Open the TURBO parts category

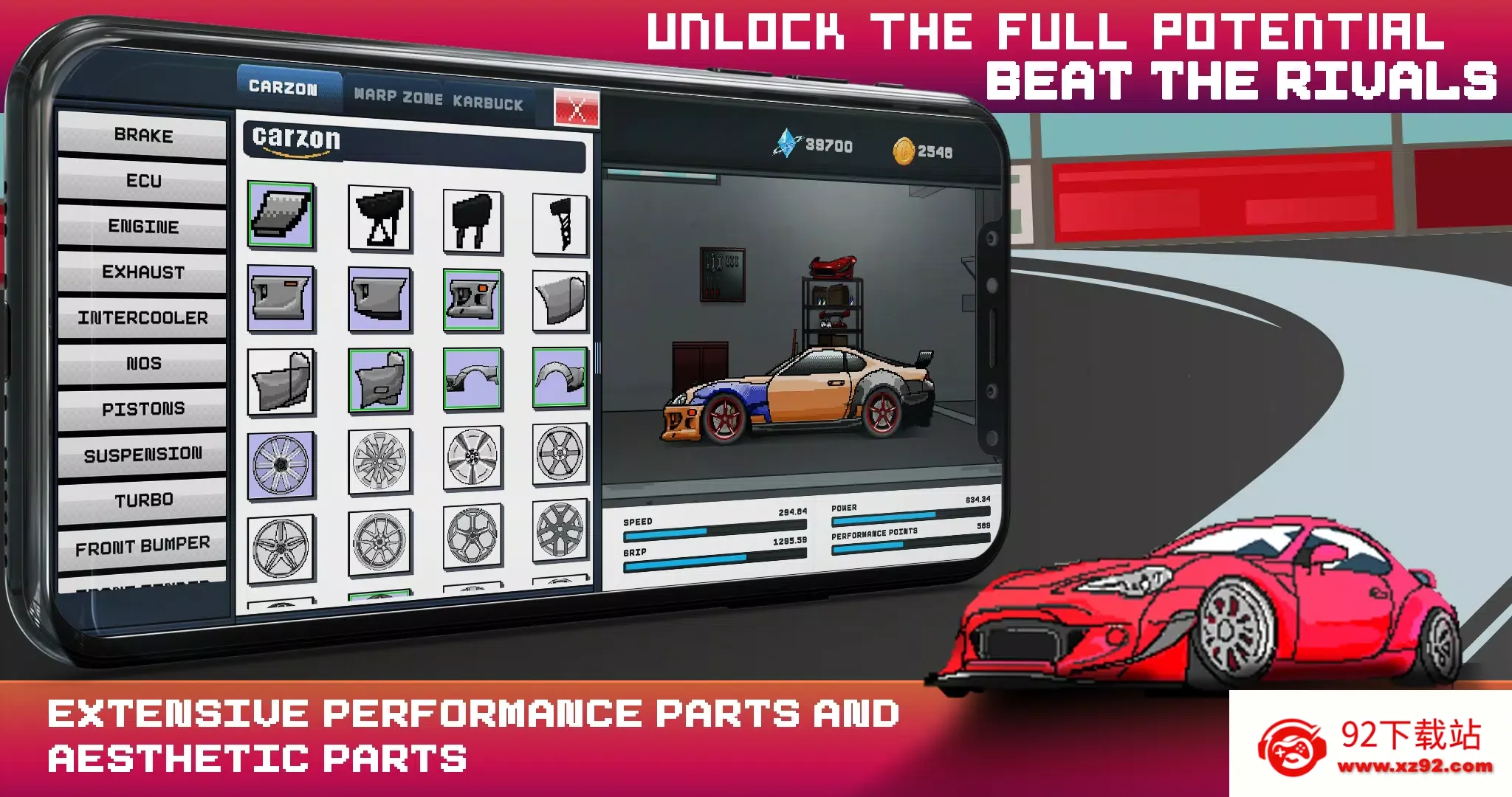point(144,500)
